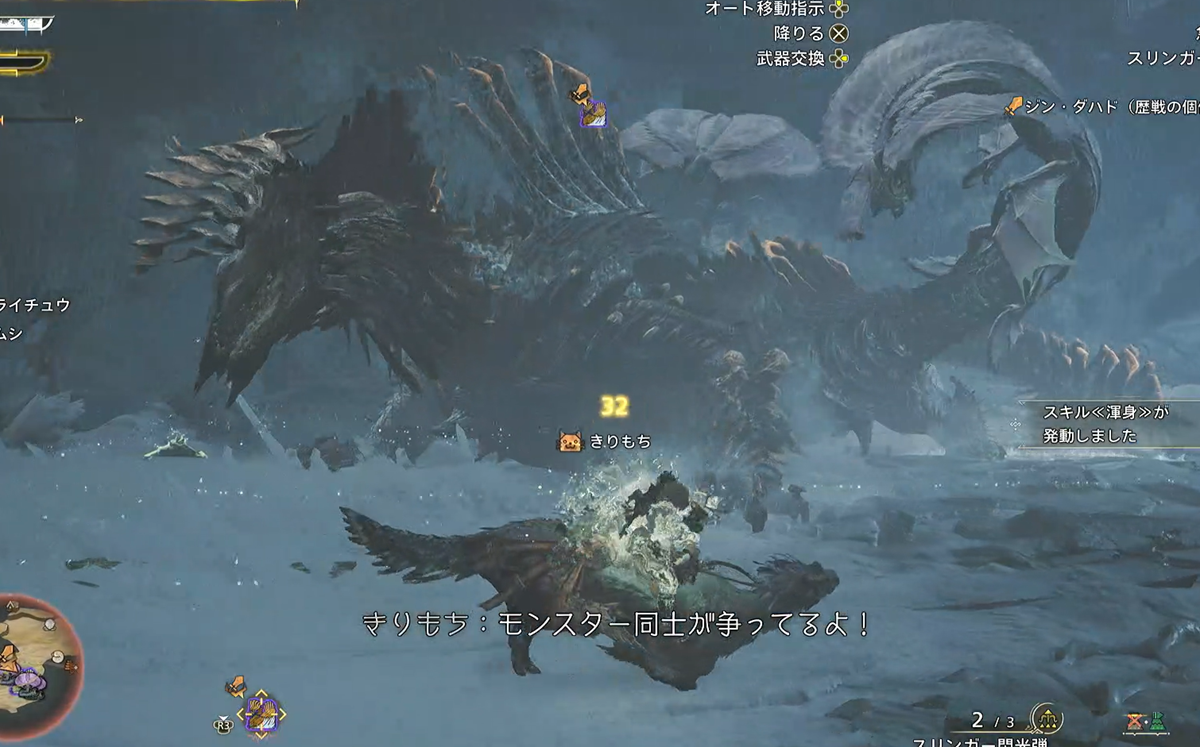The image size is (1200, 747).
Task: Click the crossed-out item icon
Action: (x=1135, y=721)
